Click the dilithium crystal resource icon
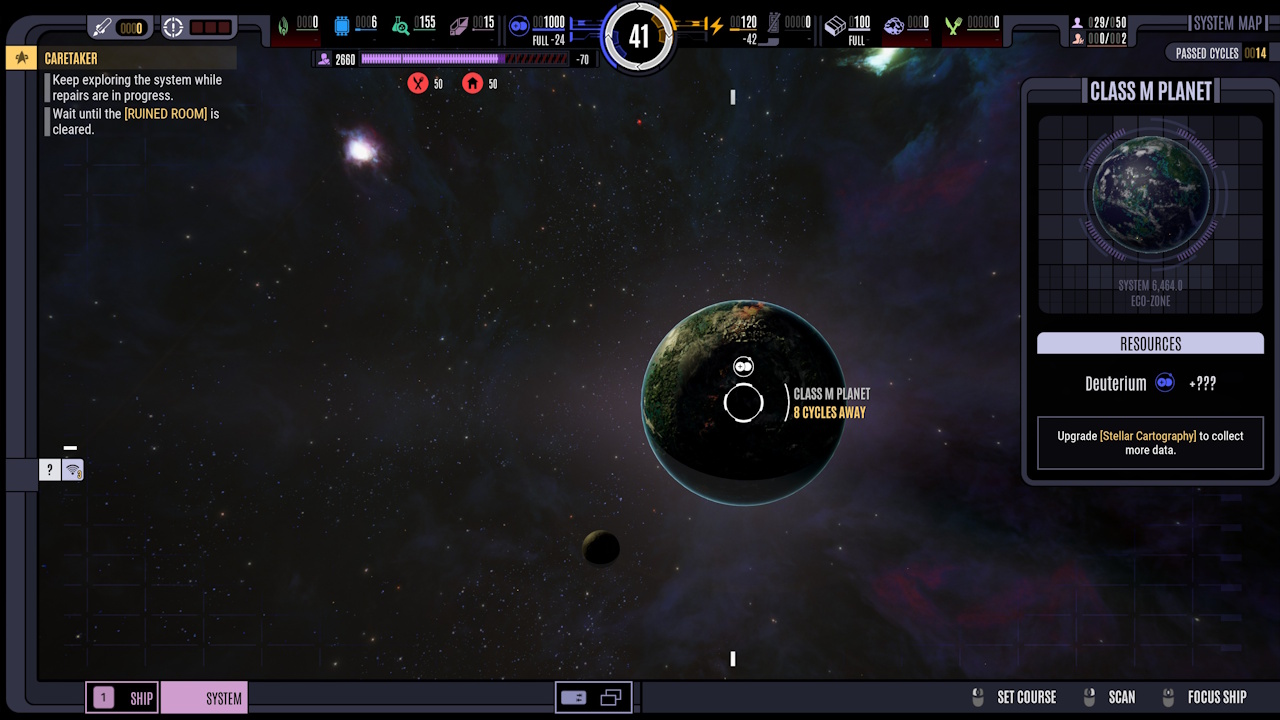1280x720 pixels. tap(457, 25)
